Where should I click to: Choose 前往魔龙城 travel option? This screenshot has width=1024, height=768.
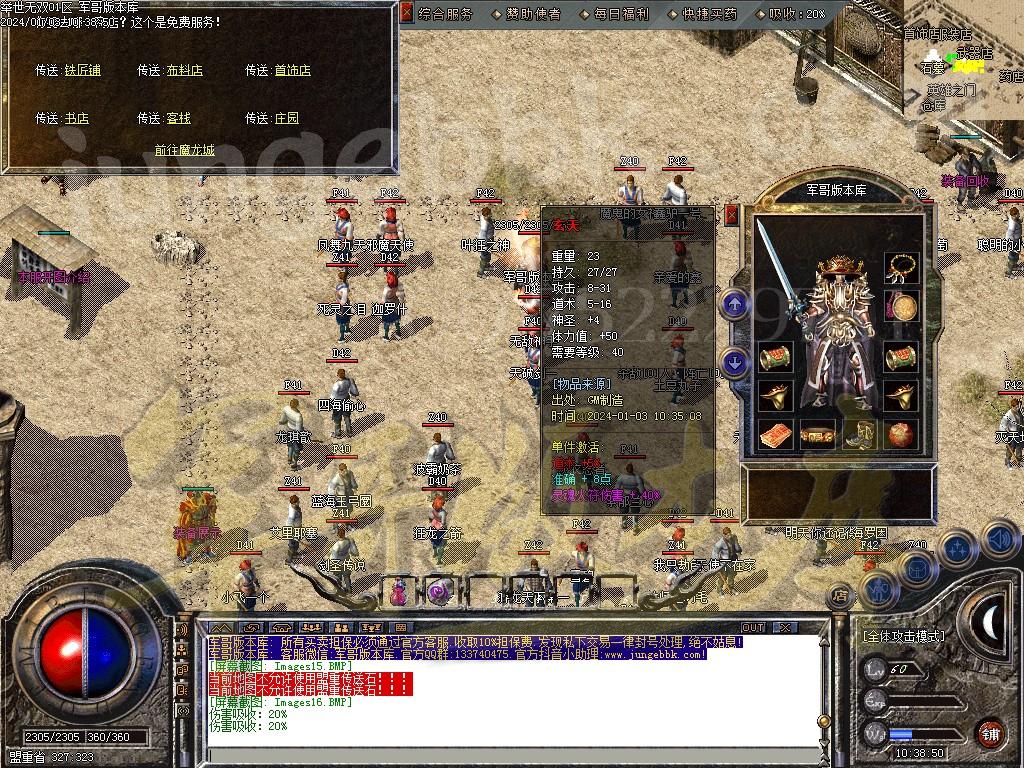pos(184,150)
